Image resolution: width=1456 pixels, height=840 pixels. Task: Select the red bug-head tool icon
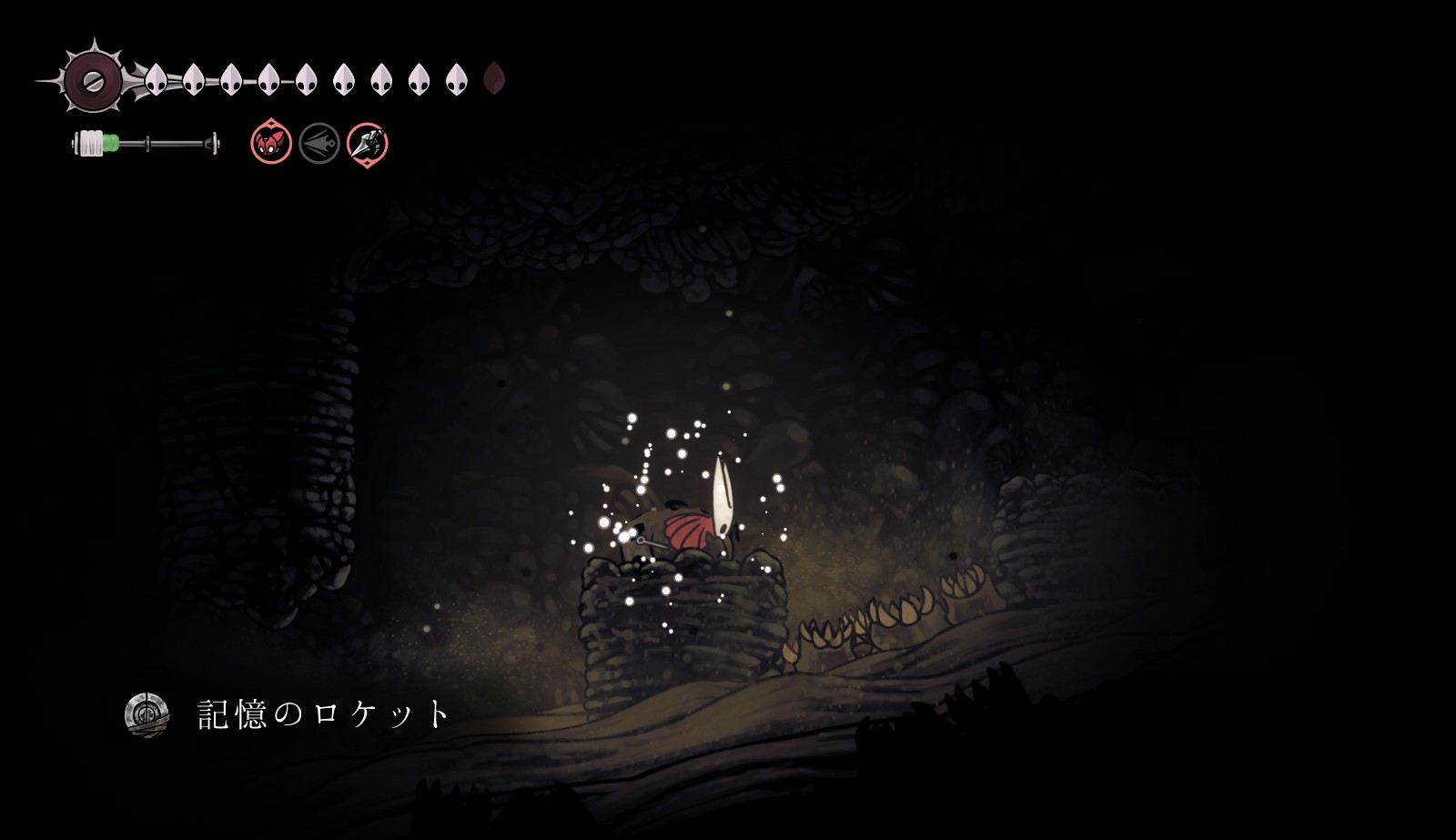271,143
